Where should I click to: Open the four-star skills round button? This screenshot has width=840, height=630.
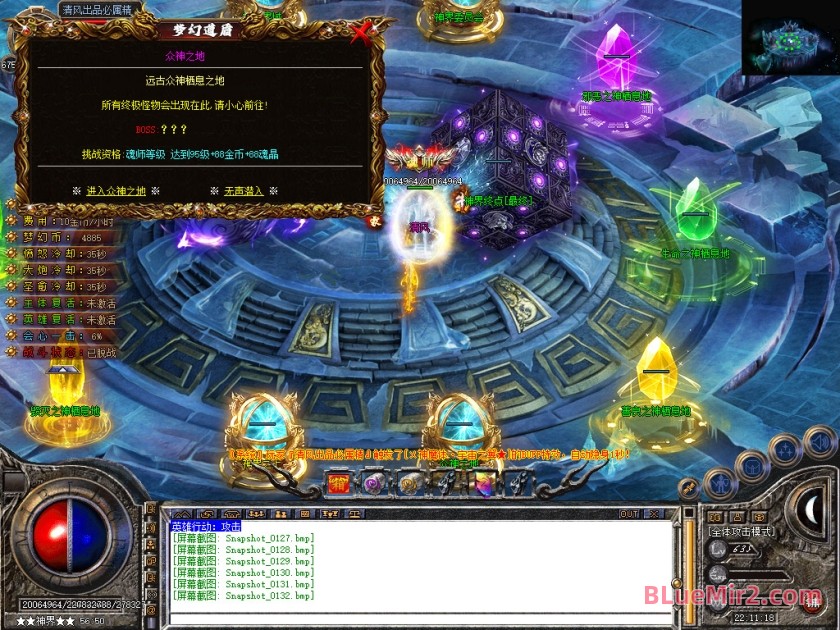pyautogui.click(x=786, y=452)
